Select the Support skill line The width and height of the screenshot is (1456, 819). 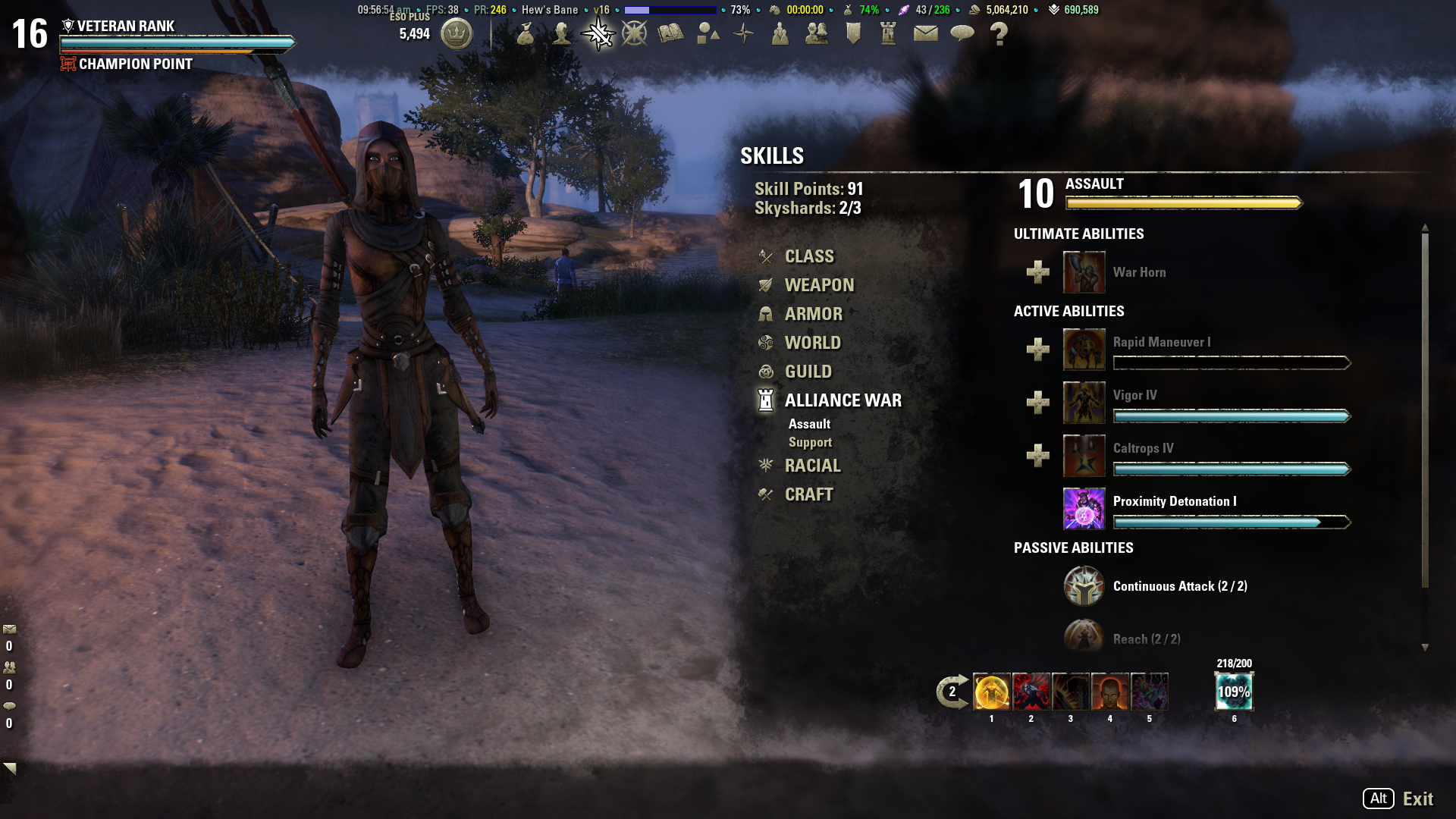pos(810,442)
